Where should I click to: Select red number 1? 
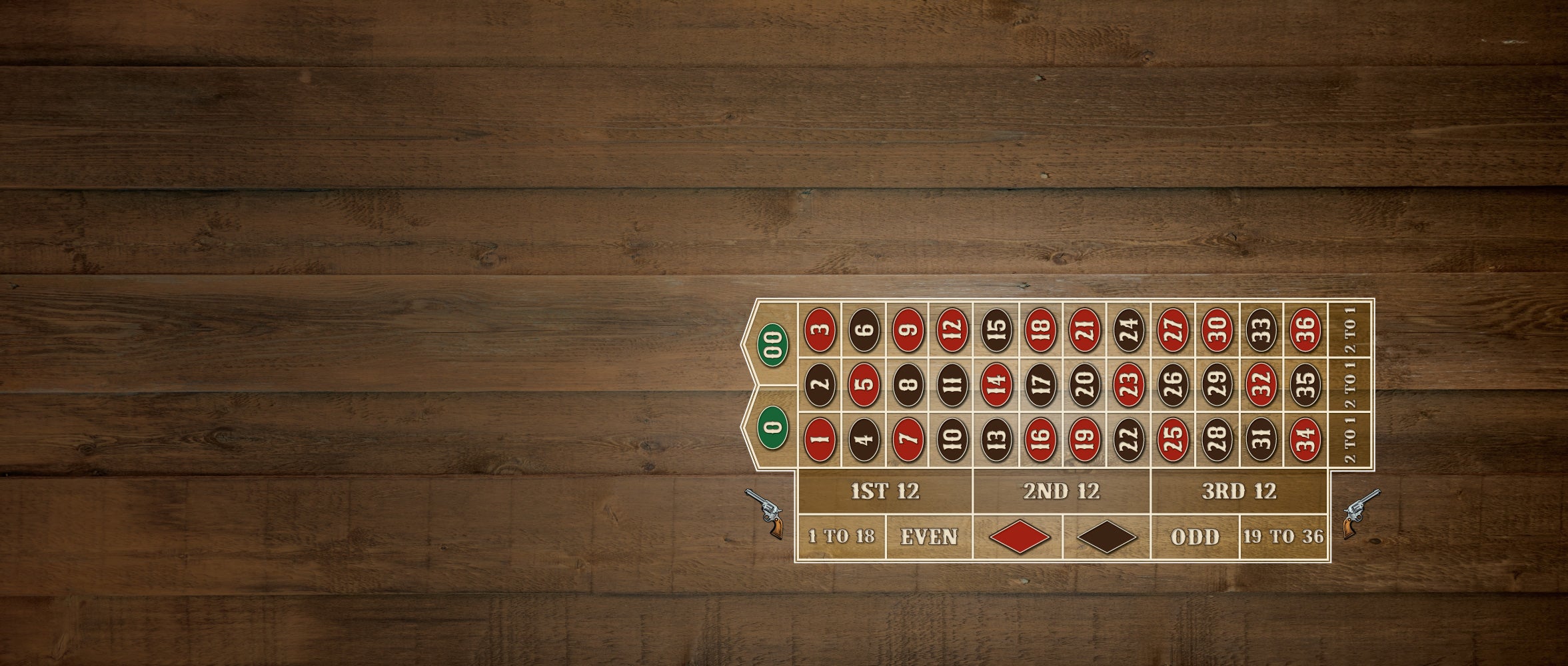tap(820, 438)
